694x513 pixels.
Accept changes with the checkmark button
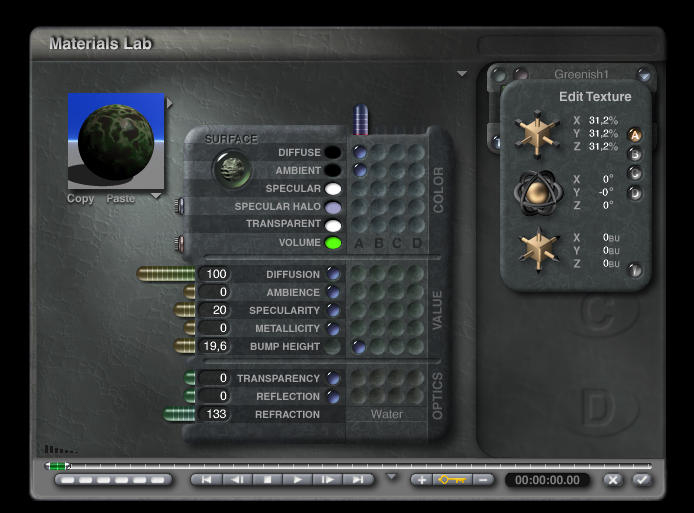tap(642, 480)
